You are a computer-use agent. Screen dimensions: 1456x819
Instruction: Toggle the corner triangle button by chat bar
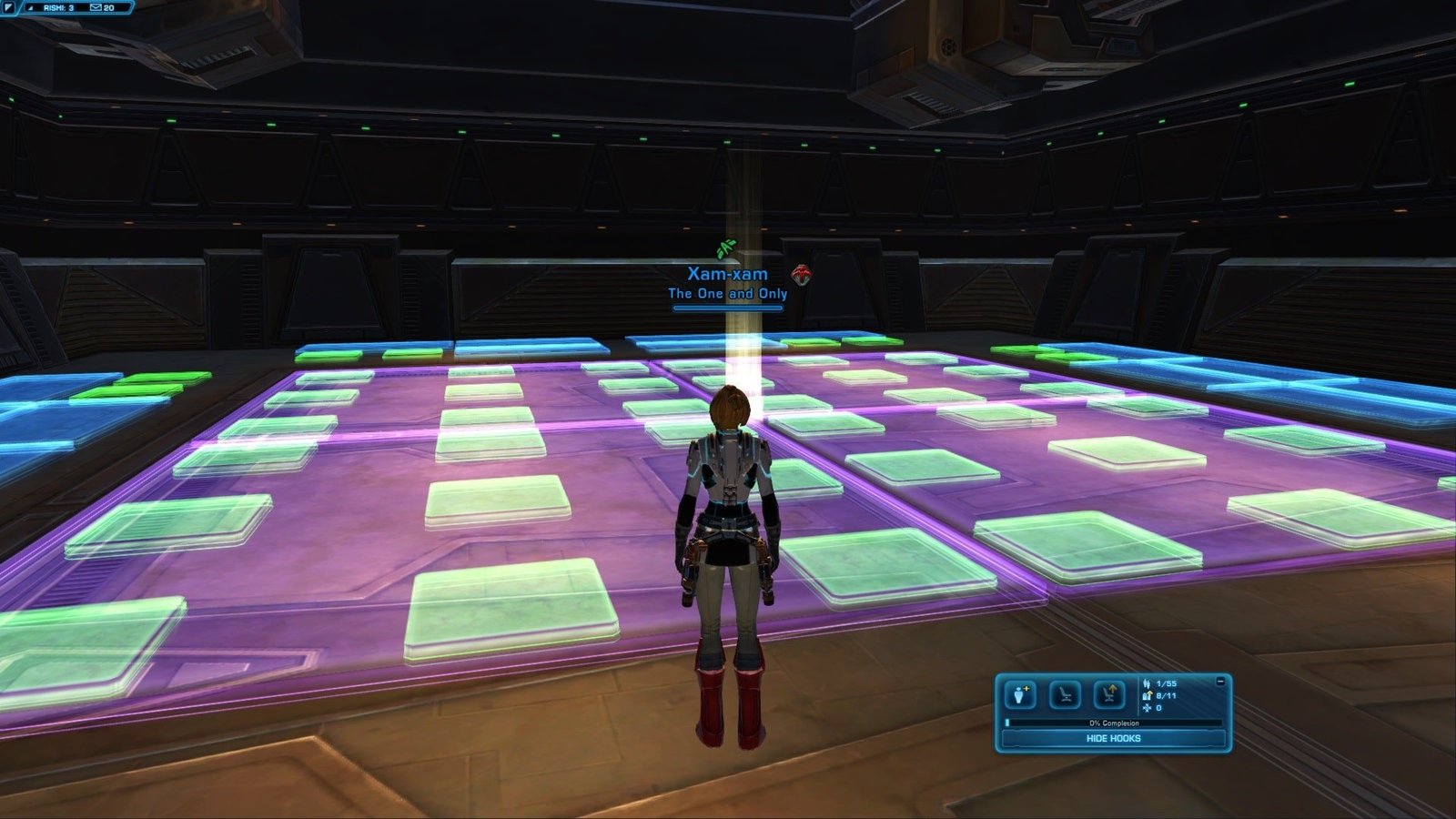[8, 7]
